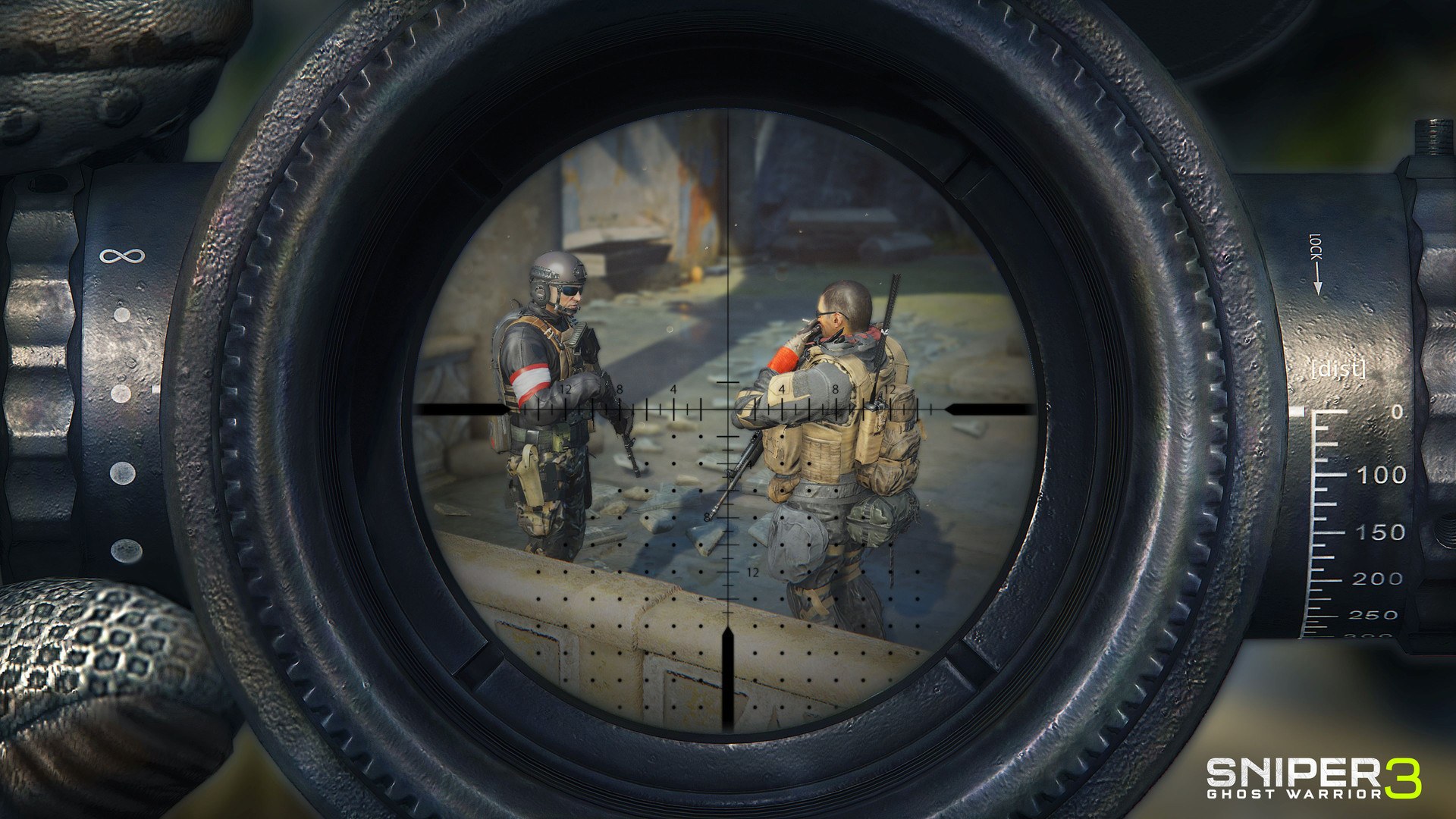This screenshot has height=819, width=1456.
Task: Click the 8 marking on the lower crosshair
Action: 708,516
